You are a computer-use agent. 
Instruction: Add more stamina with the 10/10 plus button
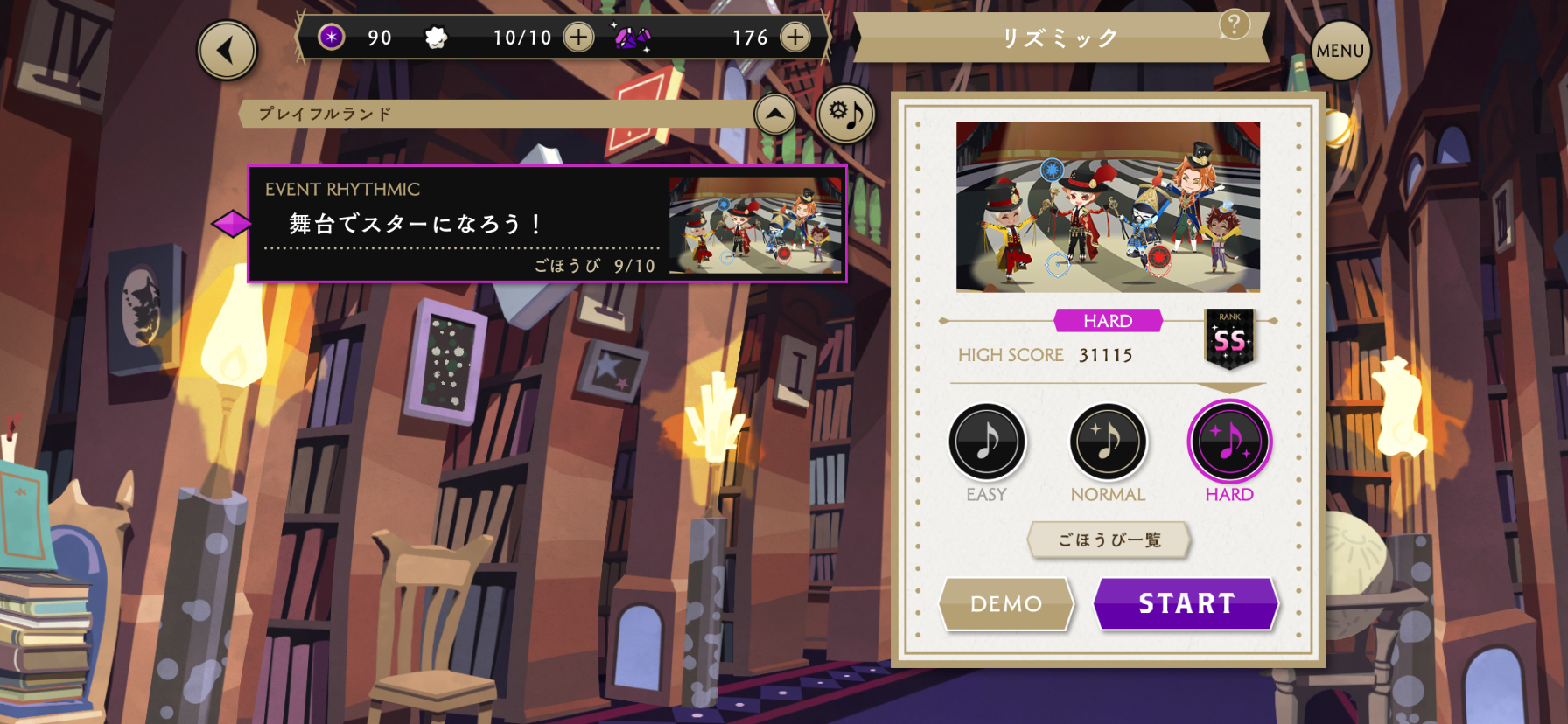click(x=578, y=38)
